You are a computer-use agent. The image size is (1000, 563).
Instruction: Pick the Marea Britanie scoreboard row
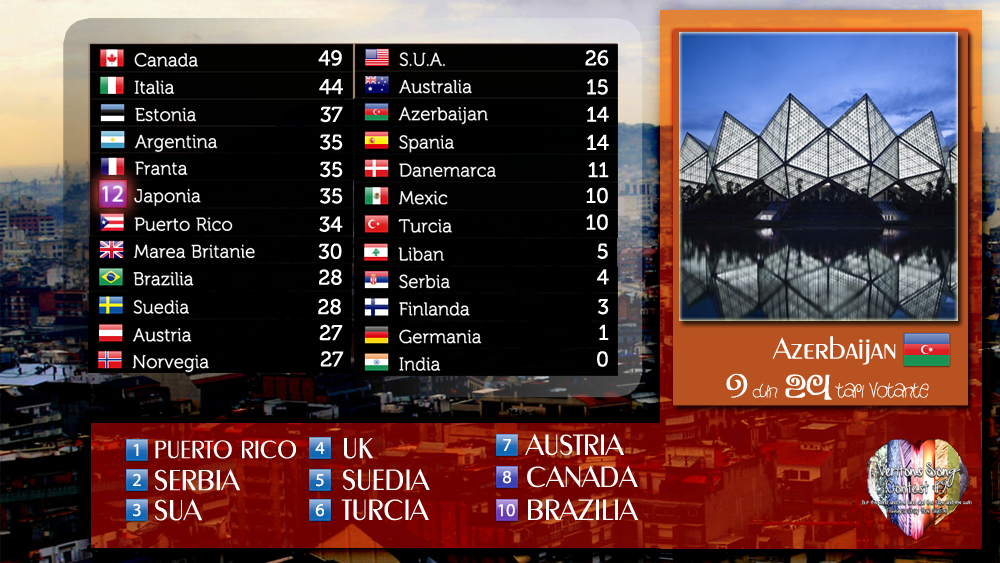click(x=220, y=251)
